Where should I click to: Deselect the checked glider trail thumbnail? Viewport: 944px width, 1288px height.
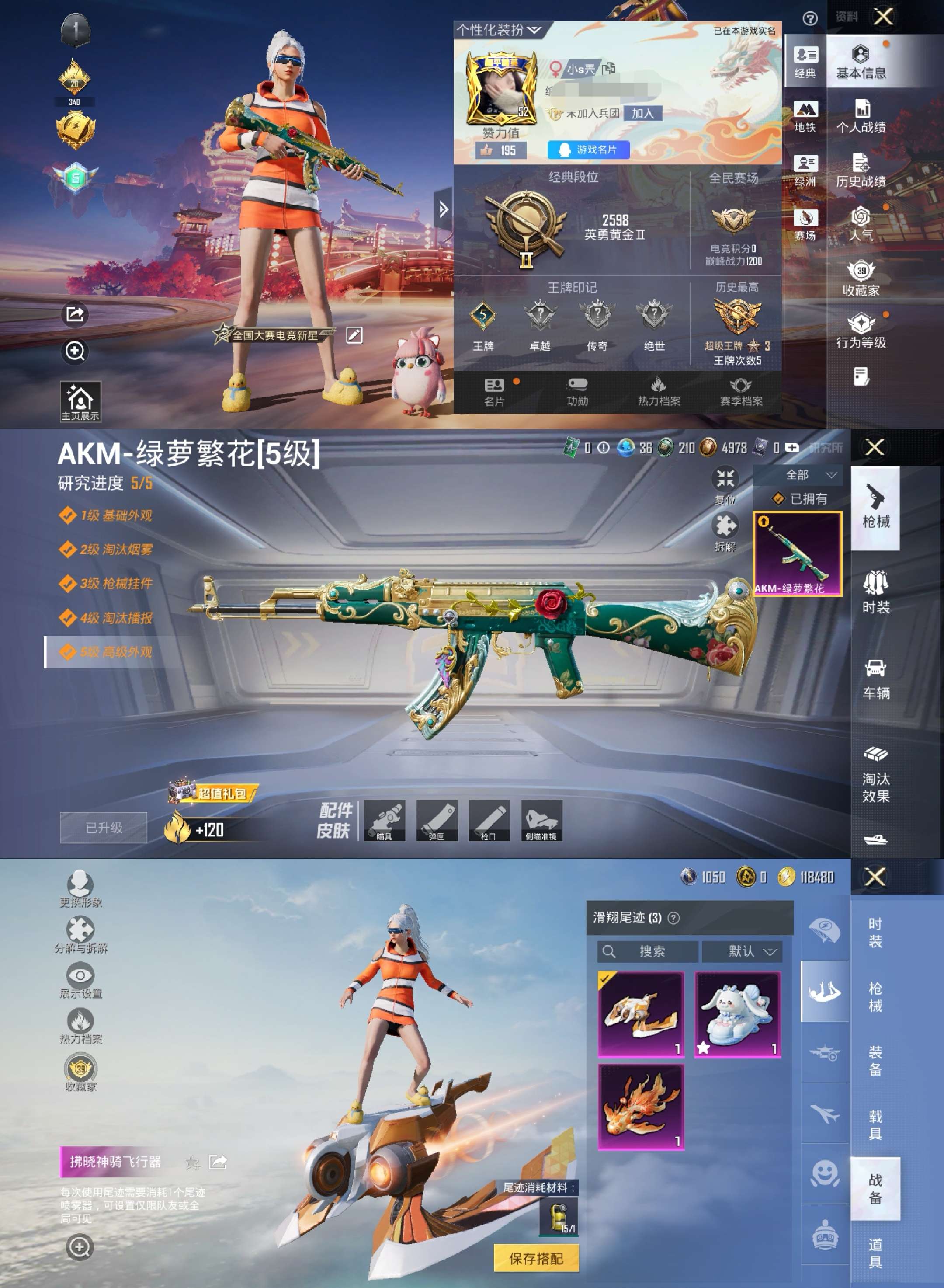(641, 1015)
